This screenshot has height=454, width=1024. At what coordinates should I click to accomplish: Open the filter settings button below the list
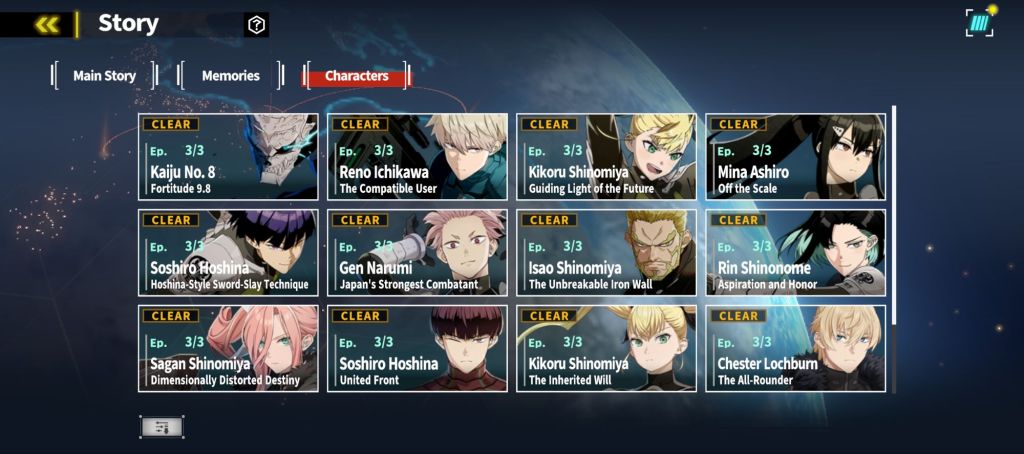[x=161, y=427]
